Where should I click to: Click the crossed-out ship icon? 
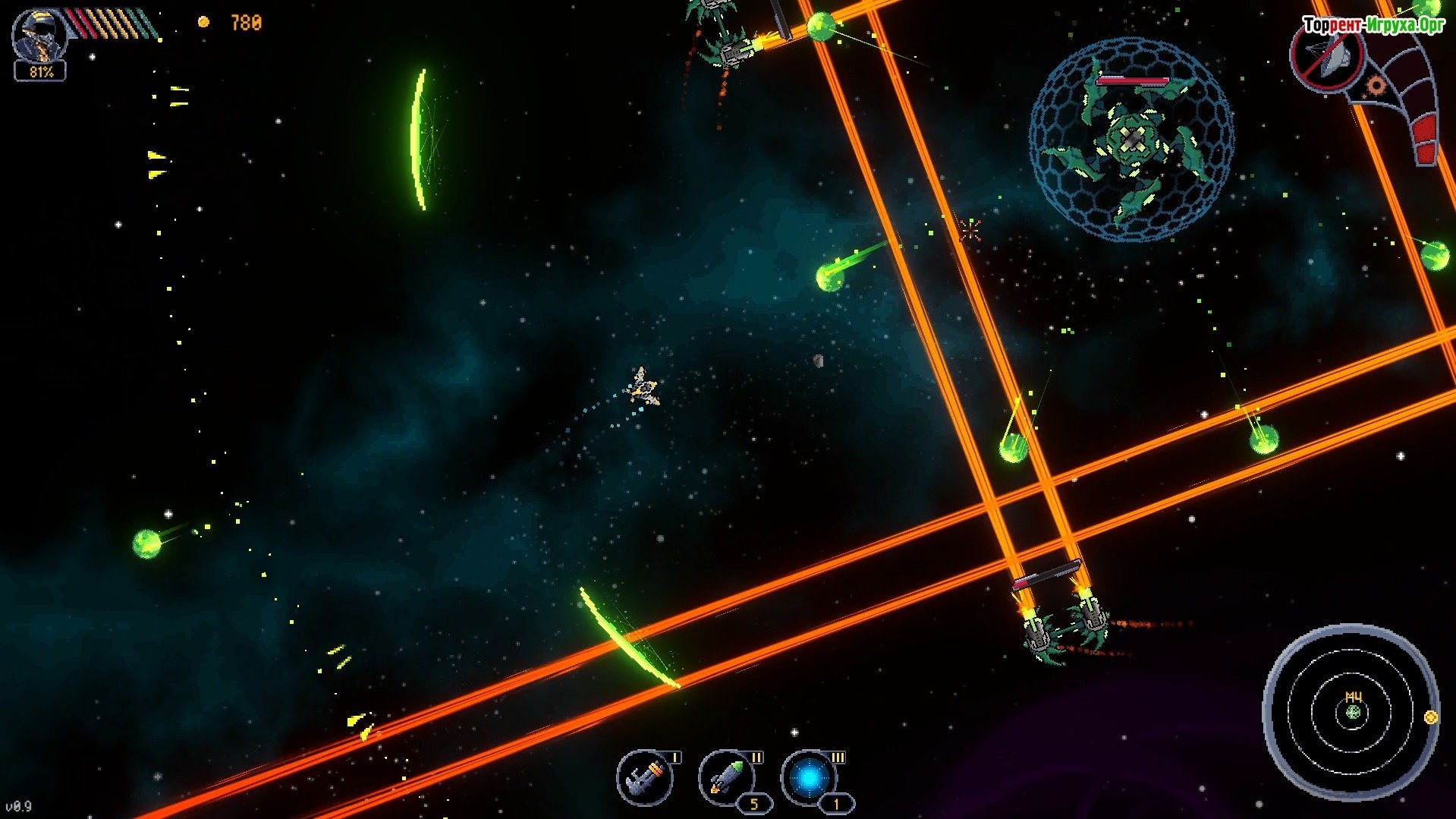click(1327, 58)
